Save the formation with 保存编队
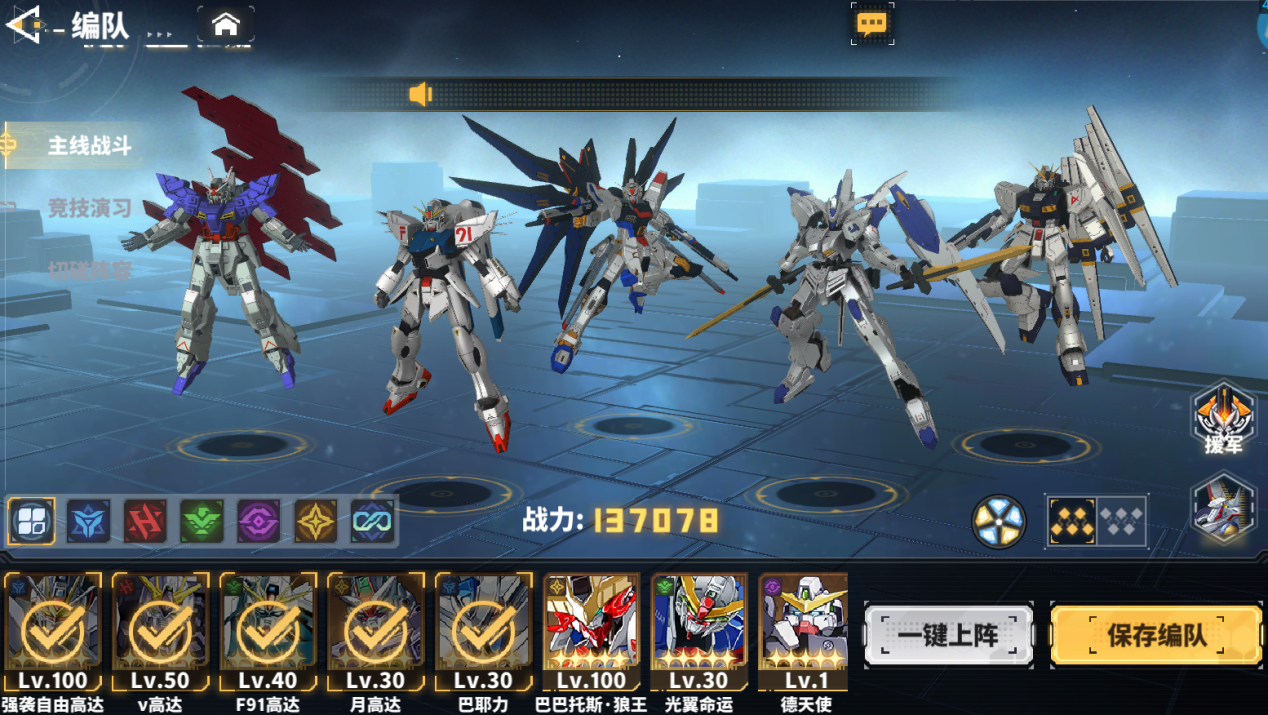This screenshot has height=715, width=1268. coord(1155,635)
